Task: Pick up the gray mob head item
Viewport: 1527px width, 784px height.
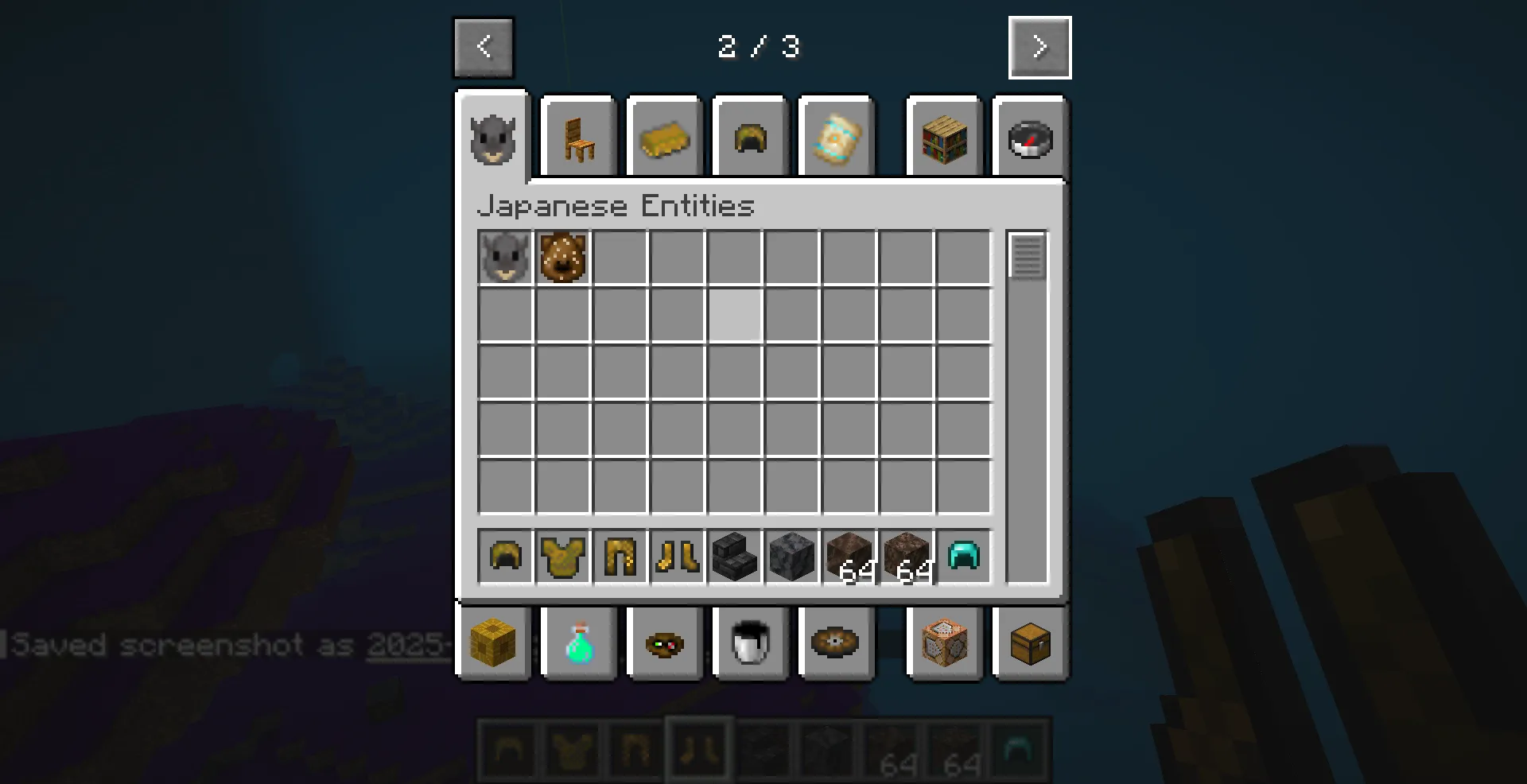Action: 505,256
